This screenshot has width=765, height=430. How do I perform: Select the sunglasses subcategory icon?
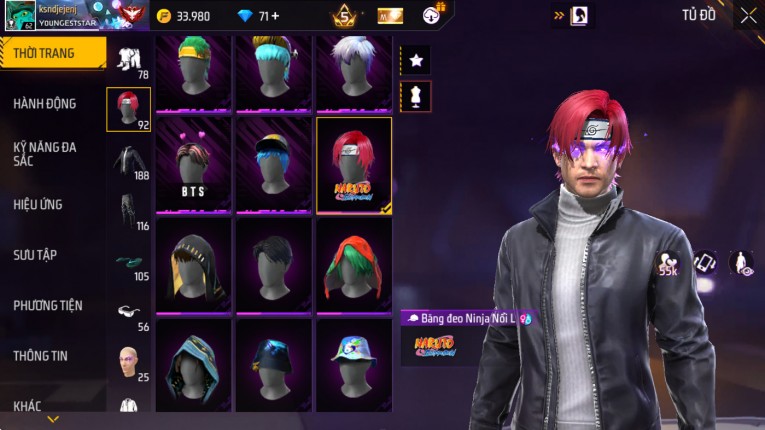pyautogui.click(x=128, y=311)
